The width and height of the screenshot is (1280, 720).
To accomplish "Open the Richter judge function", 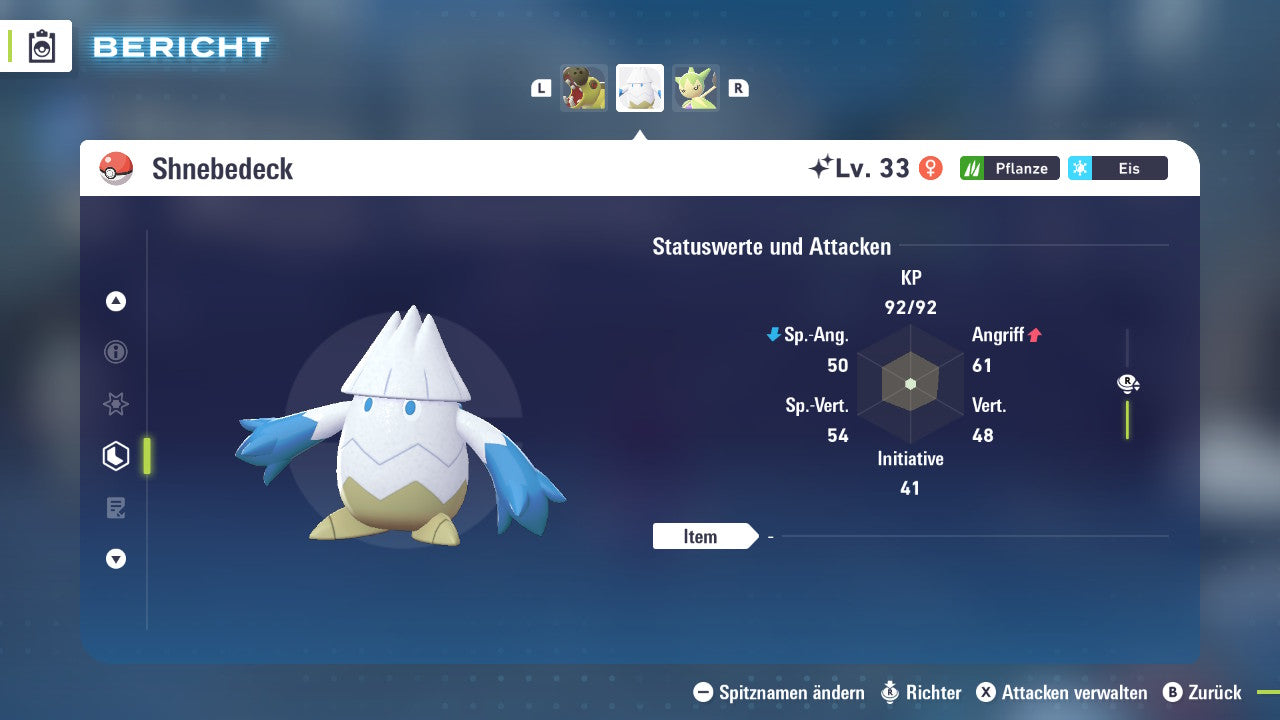I will click(x=921, y=692).
